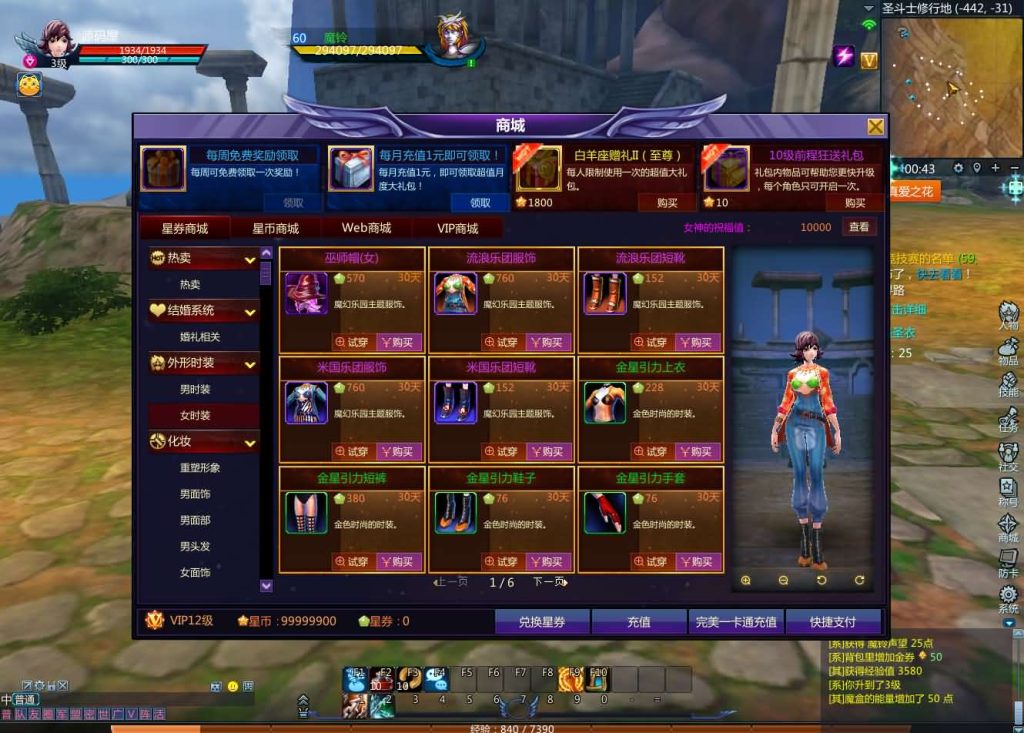This screenshot has width=1024, height=733.
Task: Buy the 白羊座赠礼II gift pack
Action: (x=666, y=203)
